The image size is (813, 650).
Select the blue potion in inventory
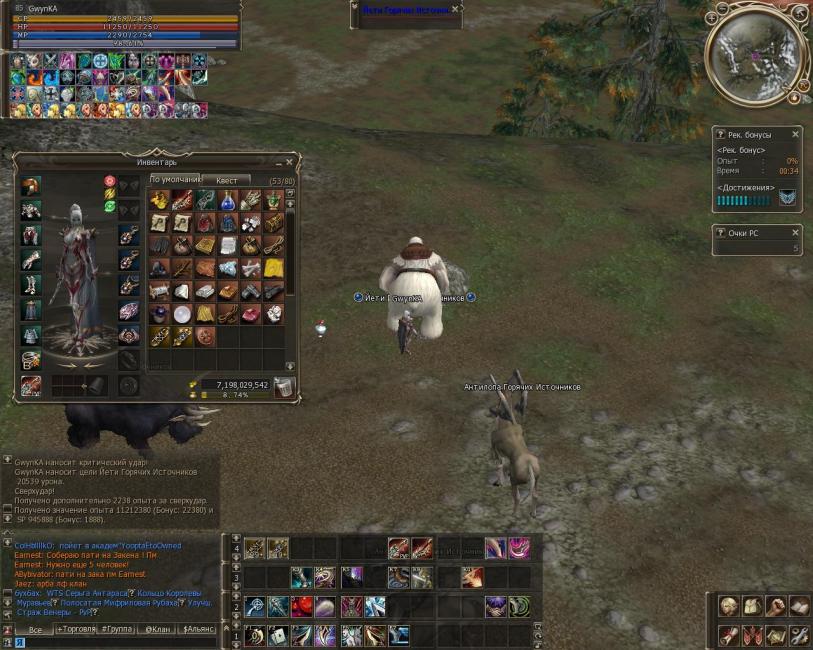pos(228,199)
